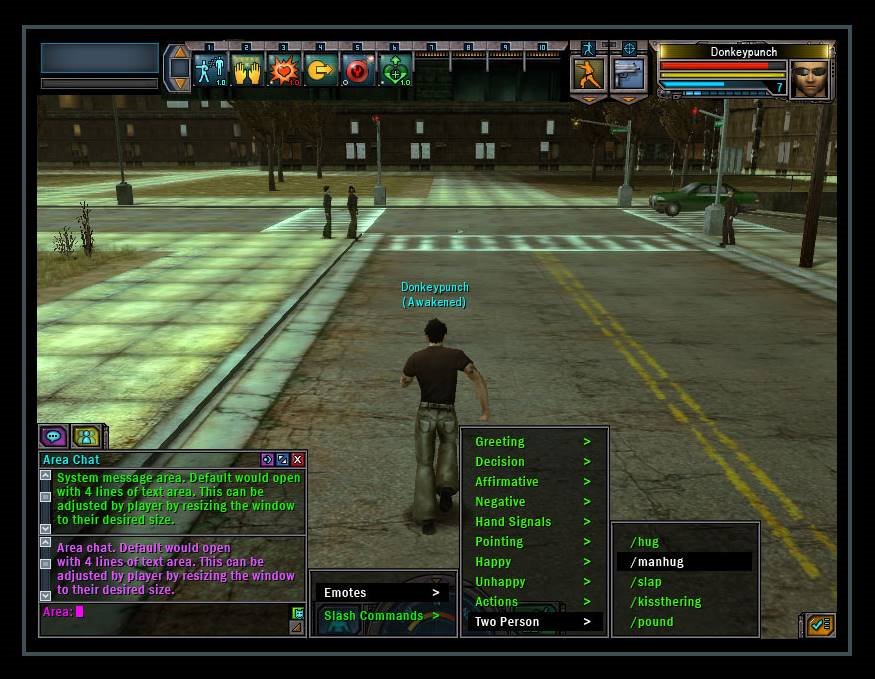Use the green heart healing ability

click(x=395, y=70)
